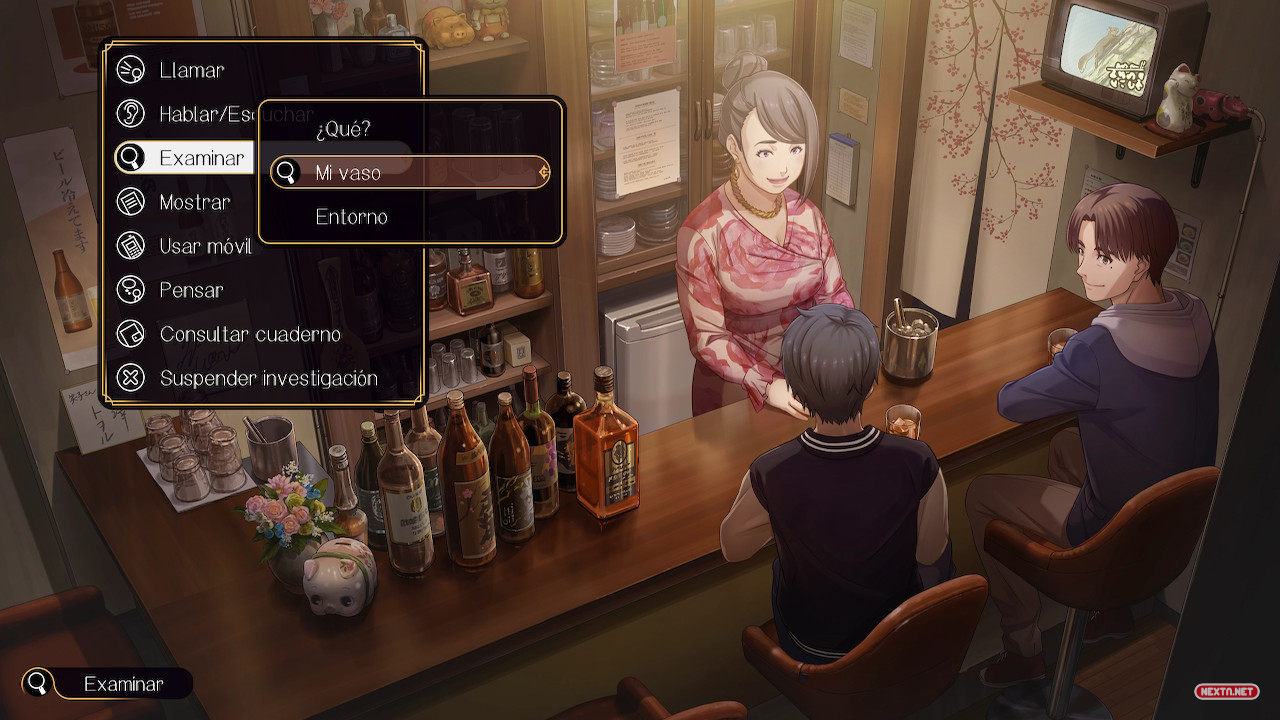Select Suspender investigación
Screen dimensions: 1280x720
(268, 378)
